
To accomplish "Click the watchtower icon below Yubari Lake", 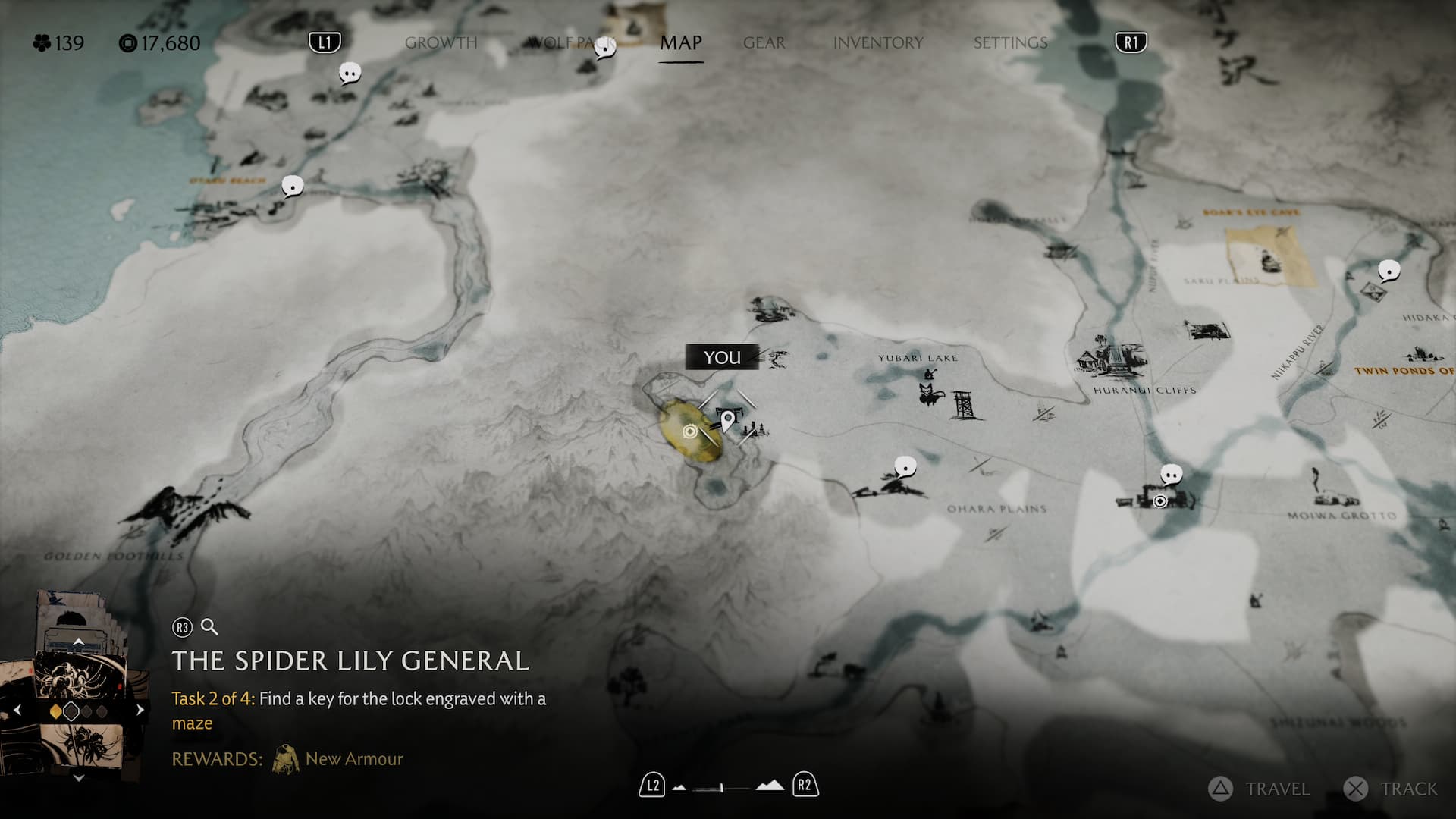I will coord(965,405).
